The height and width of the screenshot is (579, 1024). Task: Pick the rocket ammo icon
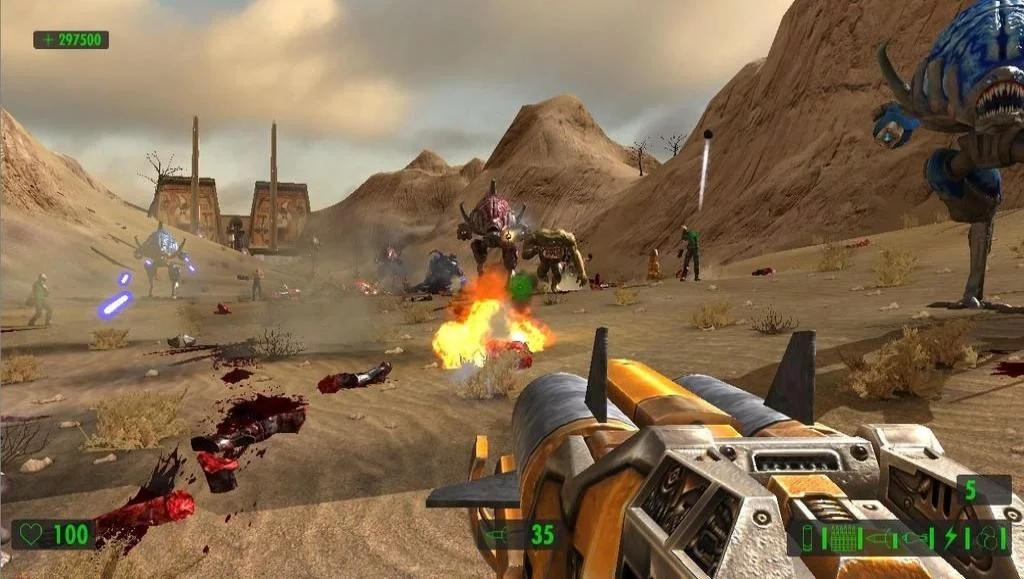pos(880,537)
